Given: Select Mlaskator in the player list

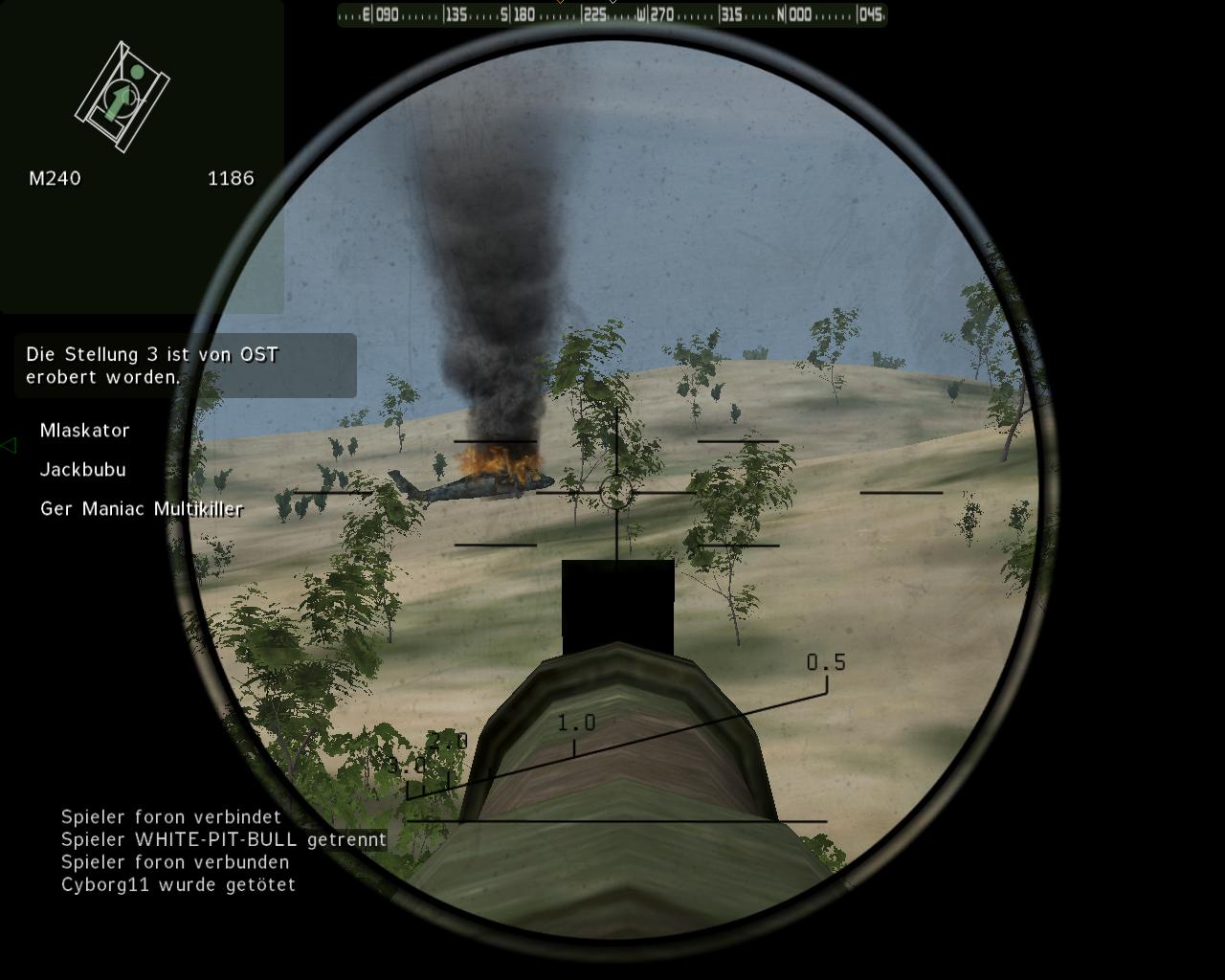Looking at the screenshot, I should tap(85, 431).
